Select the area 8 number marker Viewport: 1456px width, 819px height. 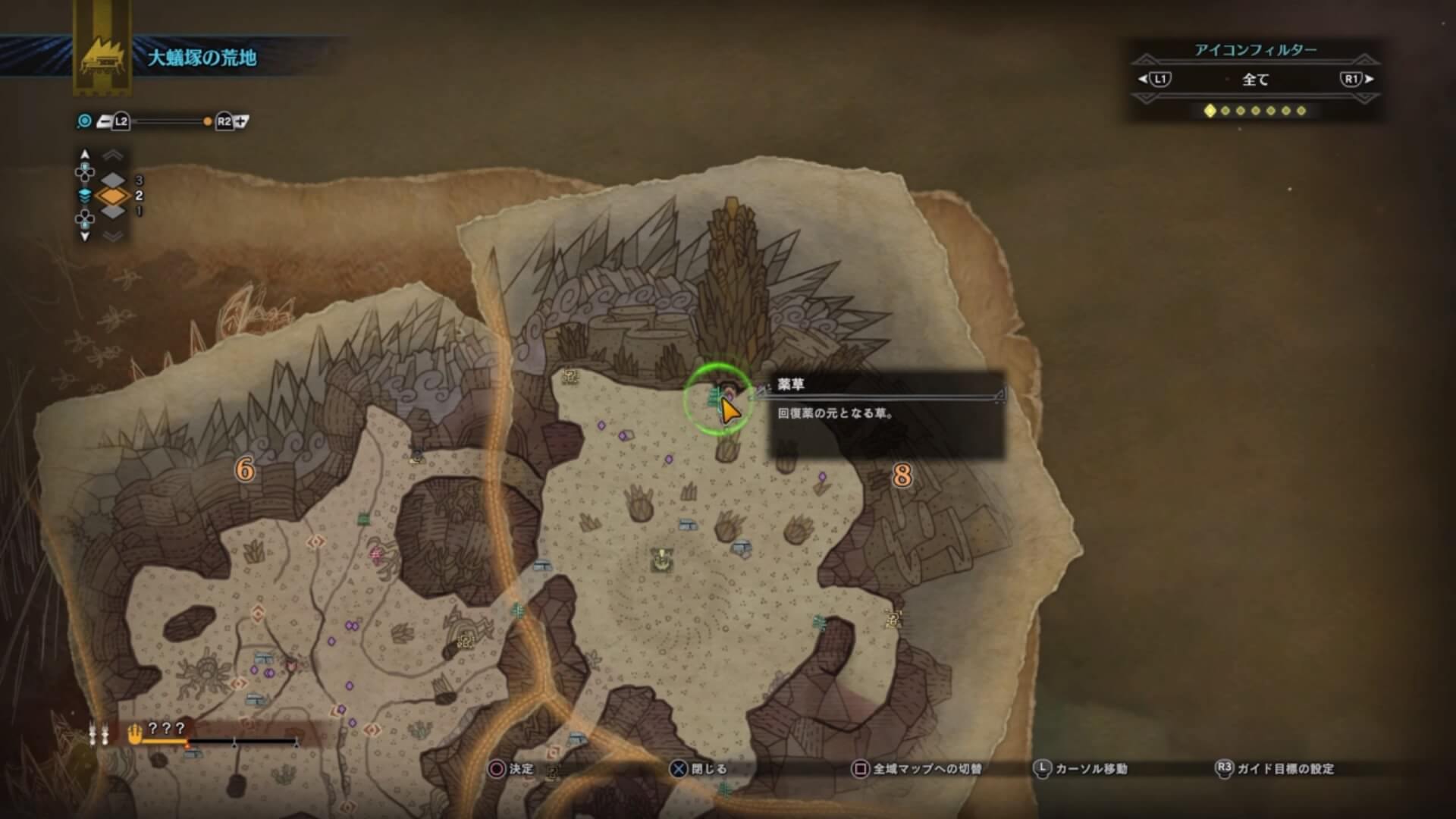[902, 475]
